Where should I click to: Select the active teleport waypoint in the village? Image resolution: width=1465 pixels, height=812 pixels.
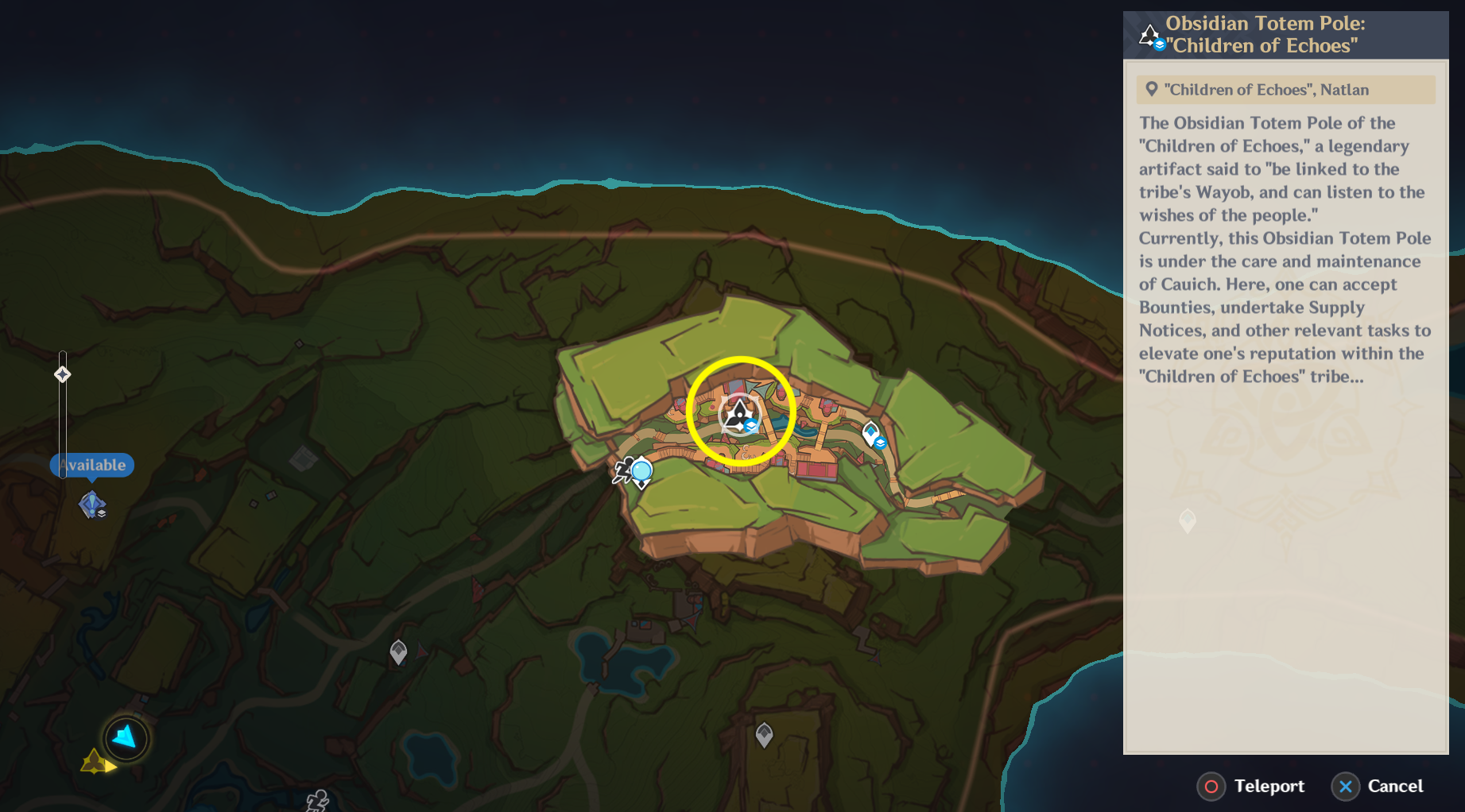(872, 434)
